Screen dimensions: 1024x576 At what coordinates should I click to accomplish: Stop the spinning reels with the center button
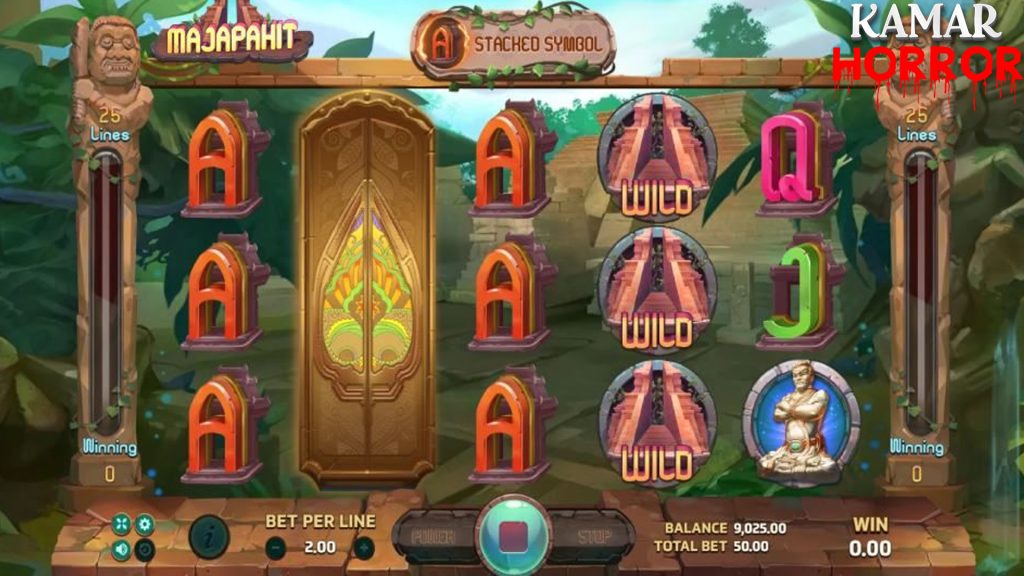pos(513,532)
